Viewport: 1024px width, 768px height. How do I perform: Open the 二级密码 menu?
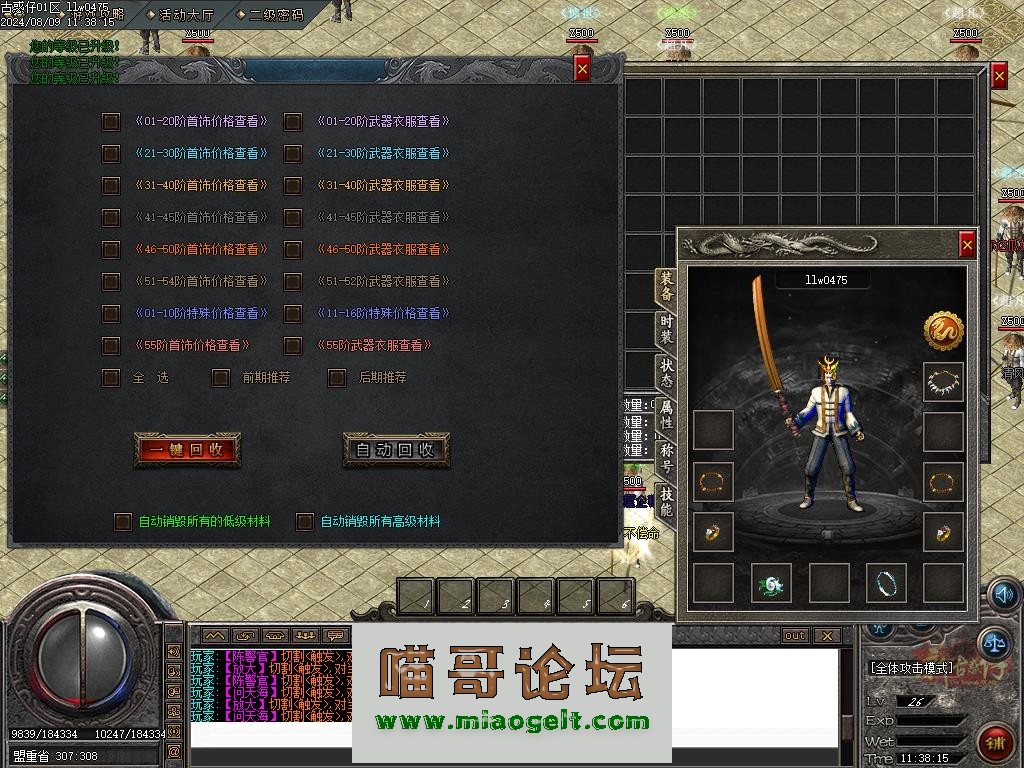click(x=270, y=14)
